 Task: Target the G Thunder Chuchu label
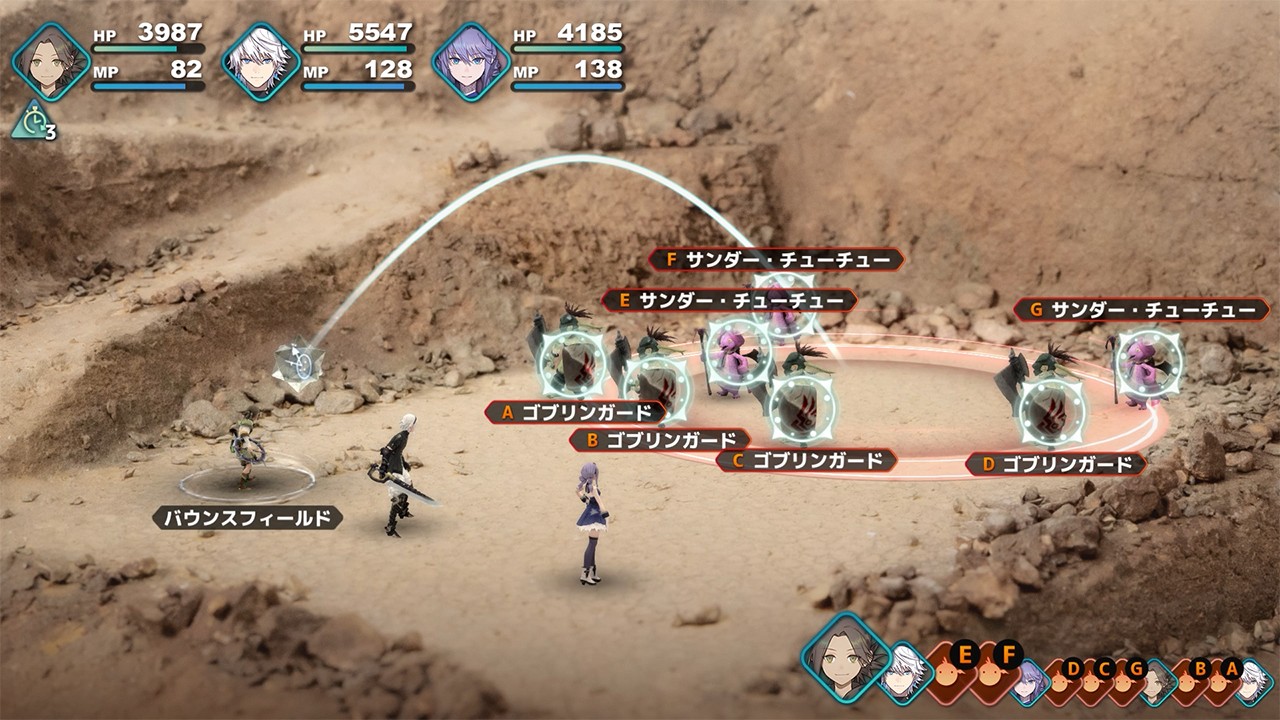(x=1141, y=310)
